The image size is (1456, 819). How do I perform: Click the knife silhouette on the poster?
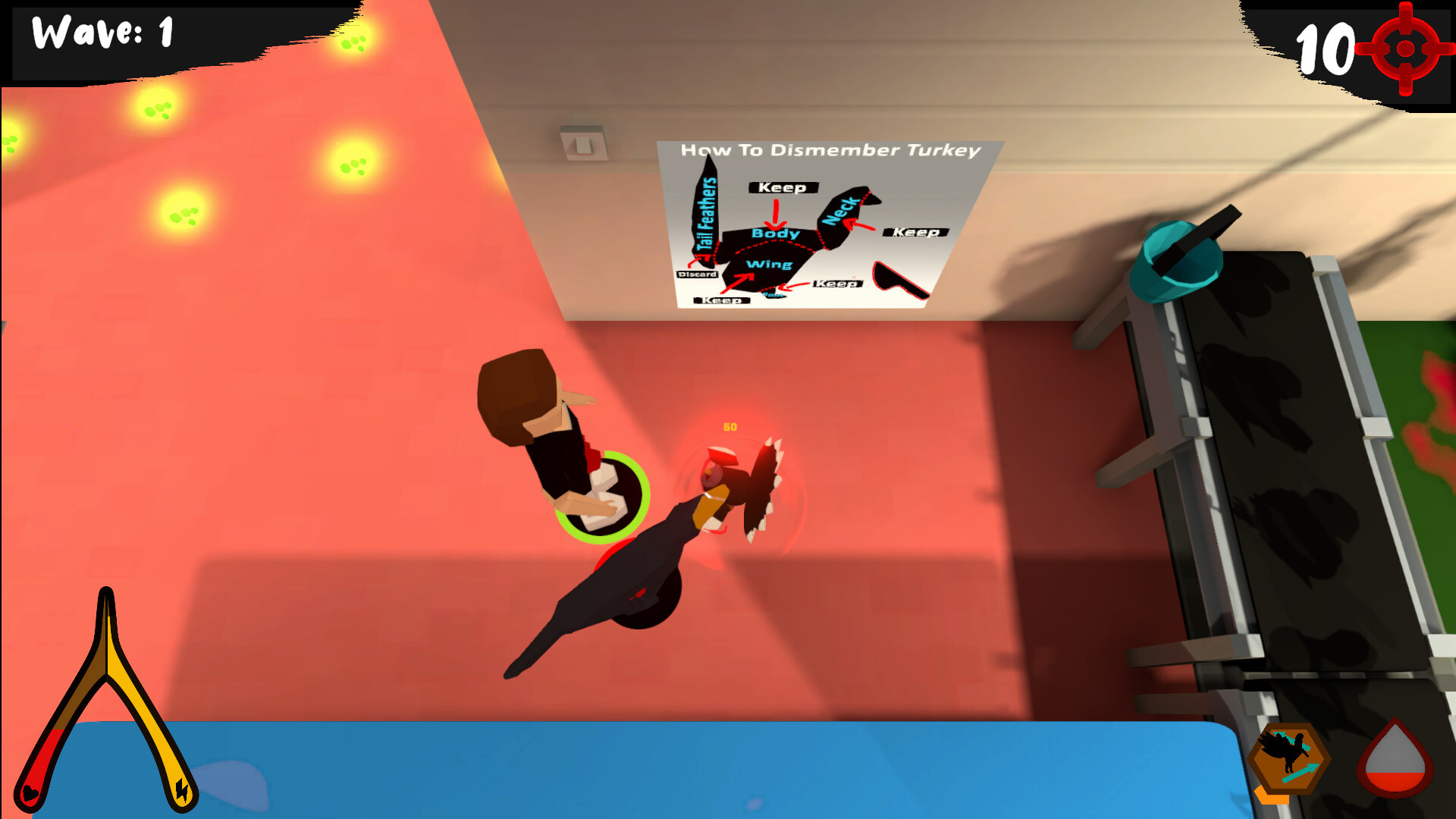click(899, 279)
